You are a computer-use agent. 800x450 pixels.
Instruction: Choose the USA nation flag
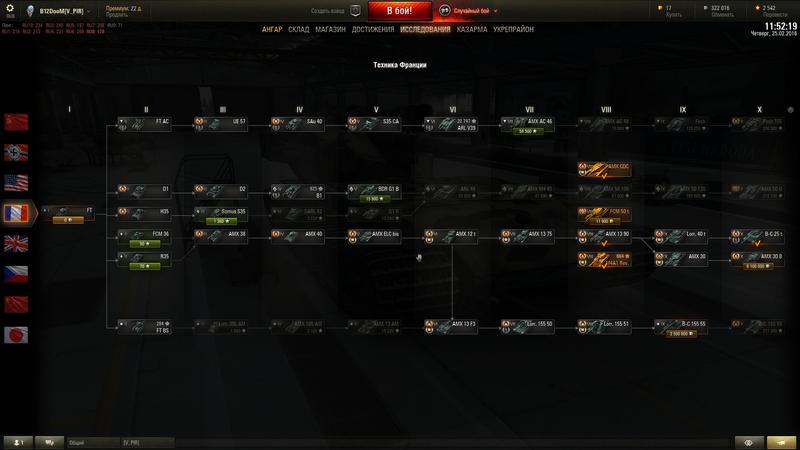pyautogui.click(x=17, y=183)
